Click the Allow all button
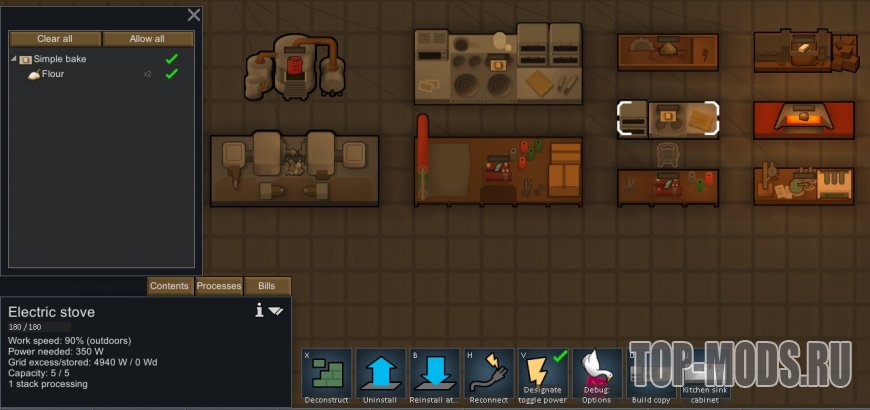 pos(147,39)
